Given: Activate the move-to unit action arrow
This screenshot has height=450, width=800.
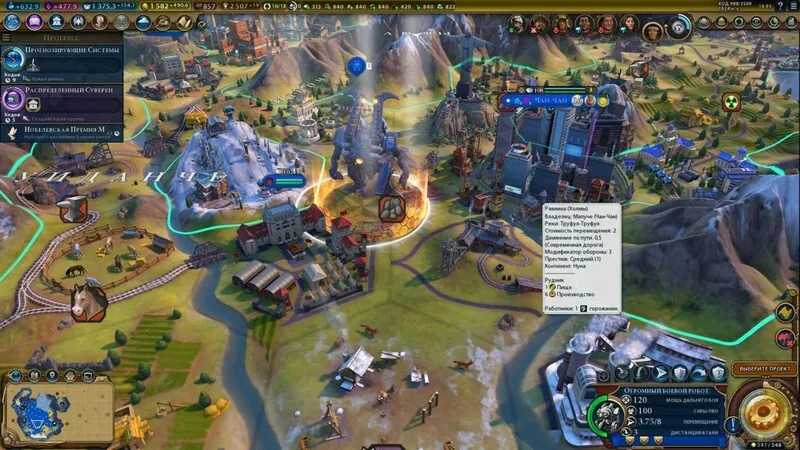Looking at the screenshot, I should (660, 374).
